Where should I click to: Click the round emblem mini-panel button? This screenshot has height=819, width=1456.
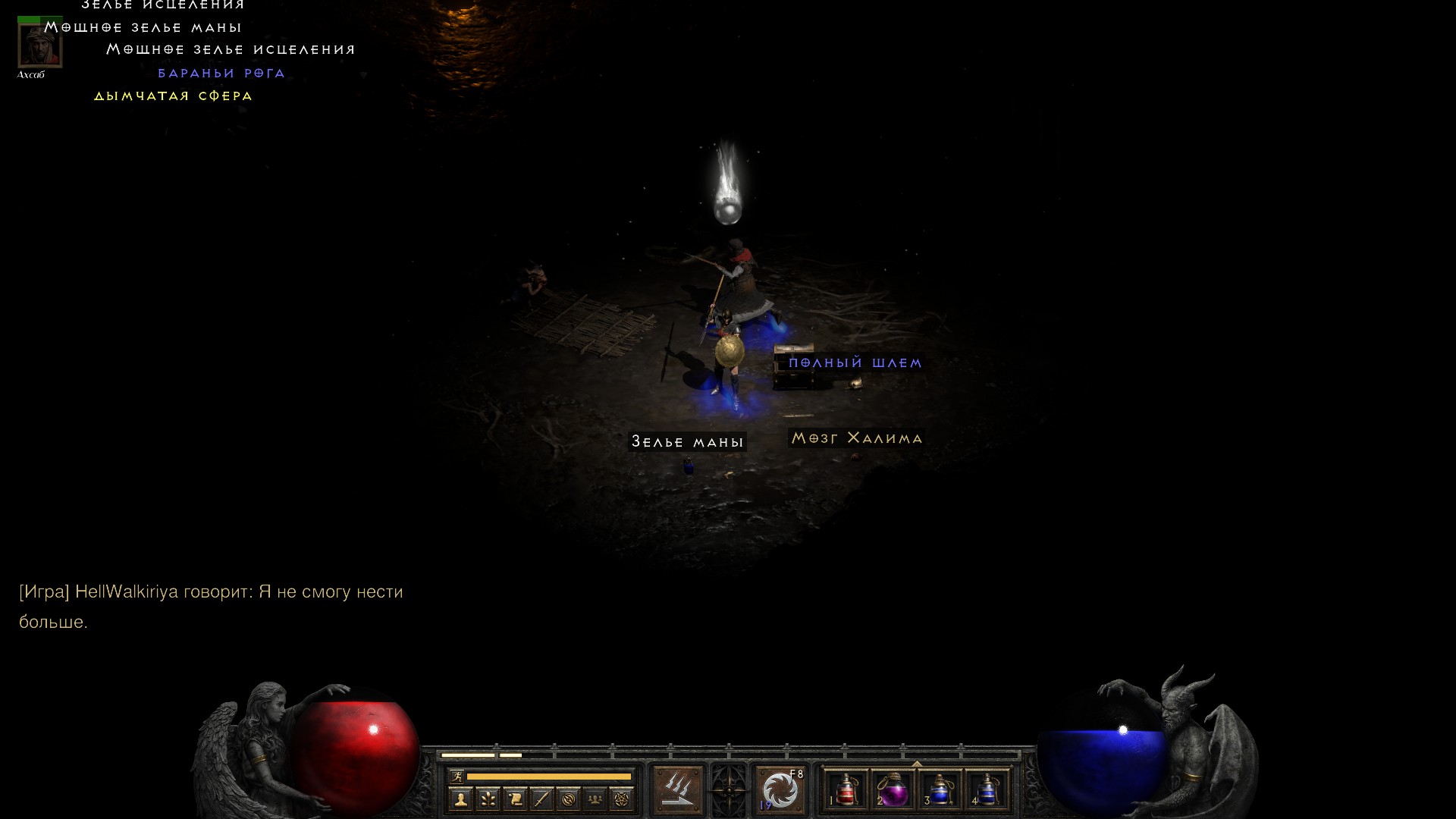click(x=569, y=799)
